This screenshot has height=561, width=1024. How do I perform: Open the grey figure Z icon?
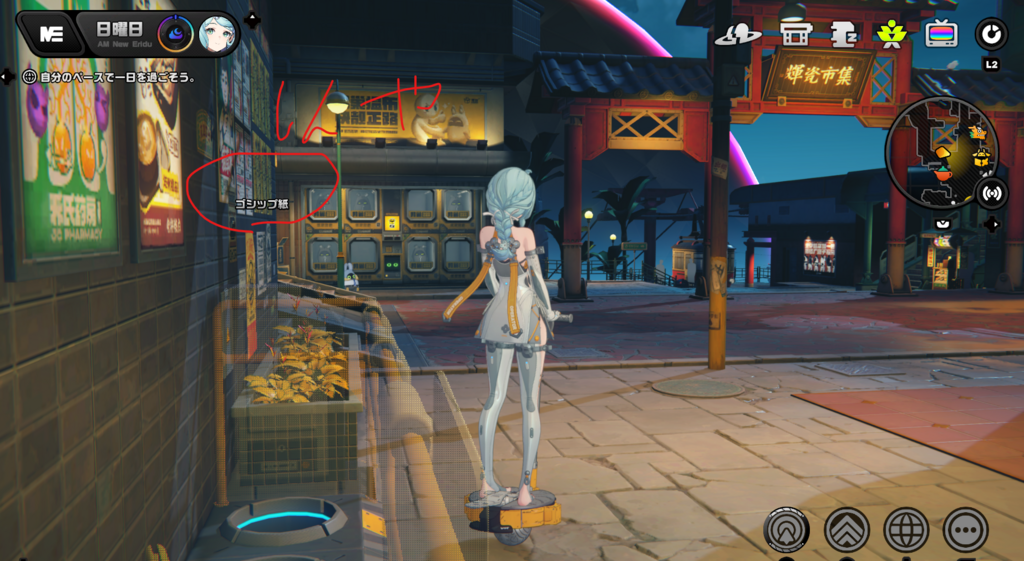[843, 35]
